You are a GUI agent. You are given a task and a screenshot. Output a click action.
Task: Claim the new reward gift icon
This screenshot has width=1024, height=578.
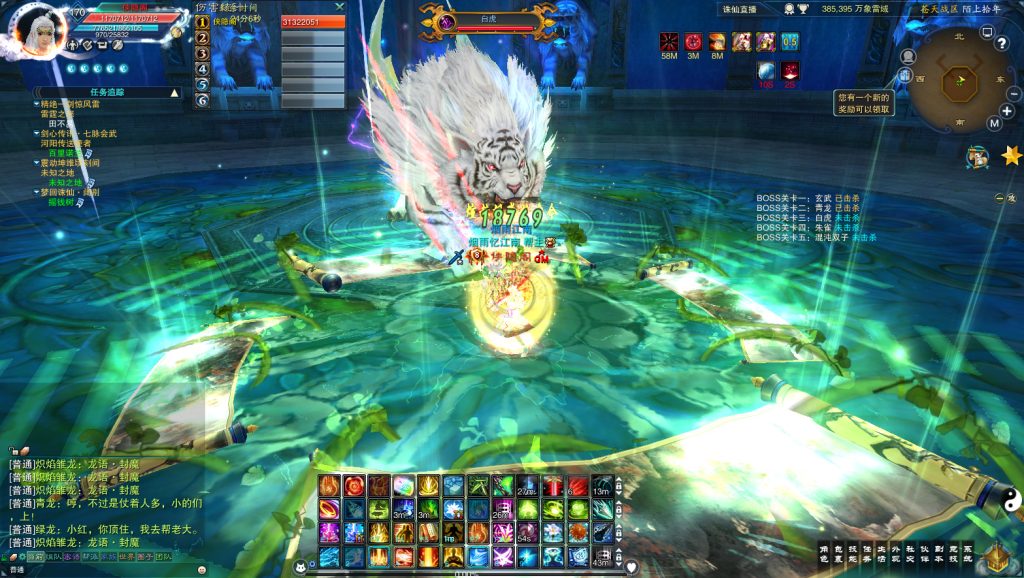(904, 75)
